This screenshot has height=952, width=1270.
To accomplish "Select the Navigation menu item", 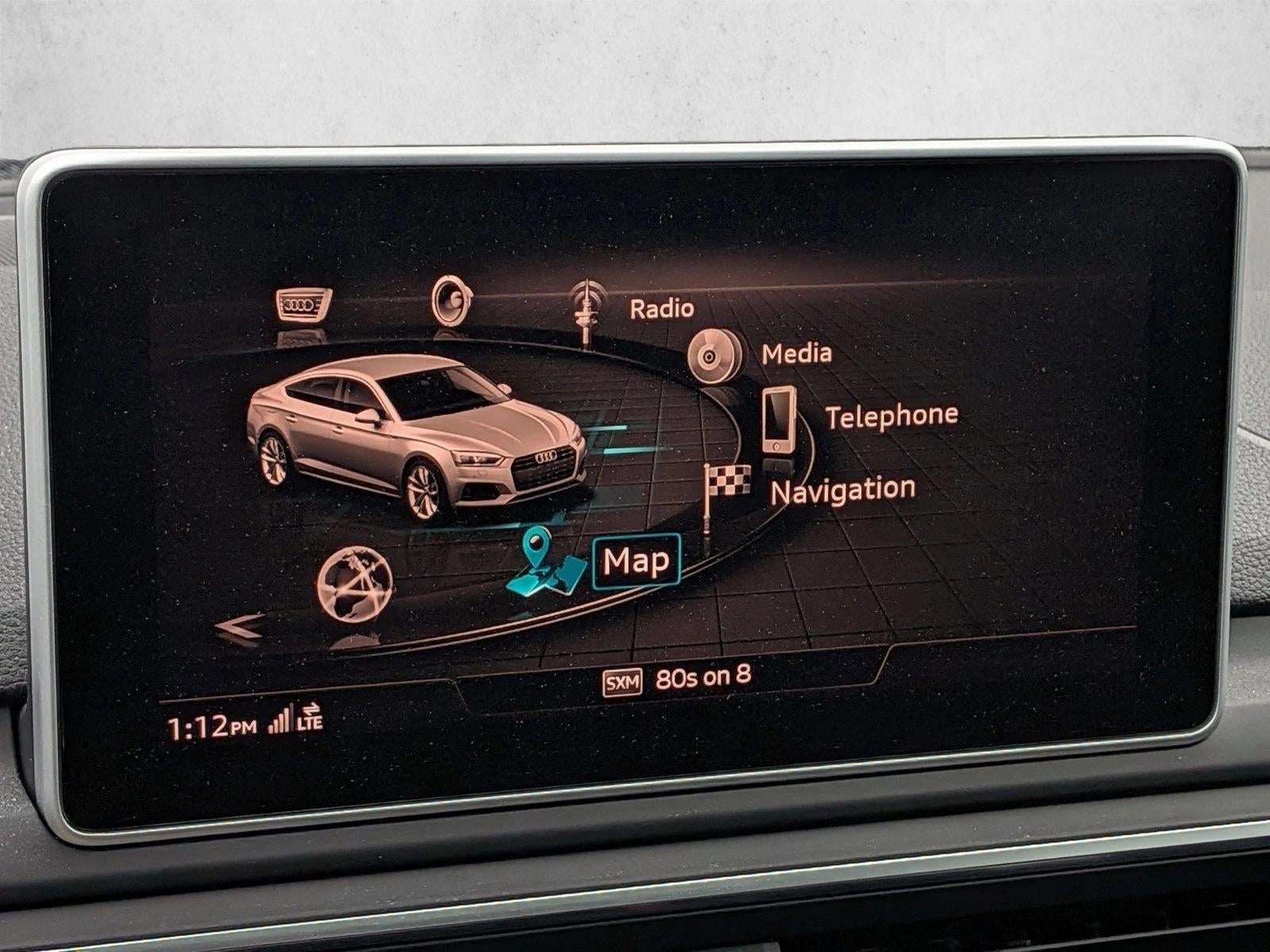I will [843, 489].
